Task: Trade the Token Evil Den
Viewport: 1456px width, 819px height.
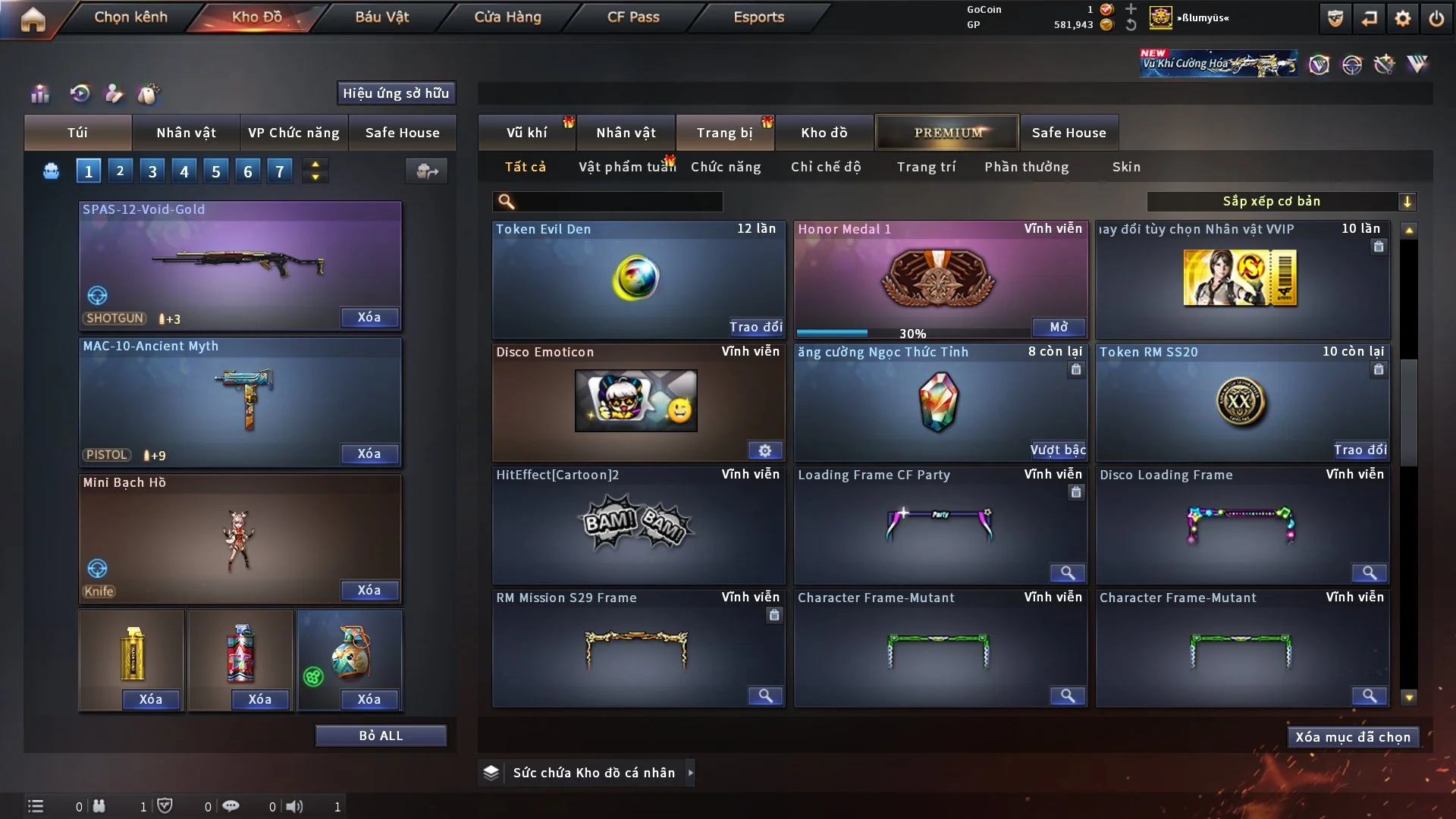Action: (755, 327)
